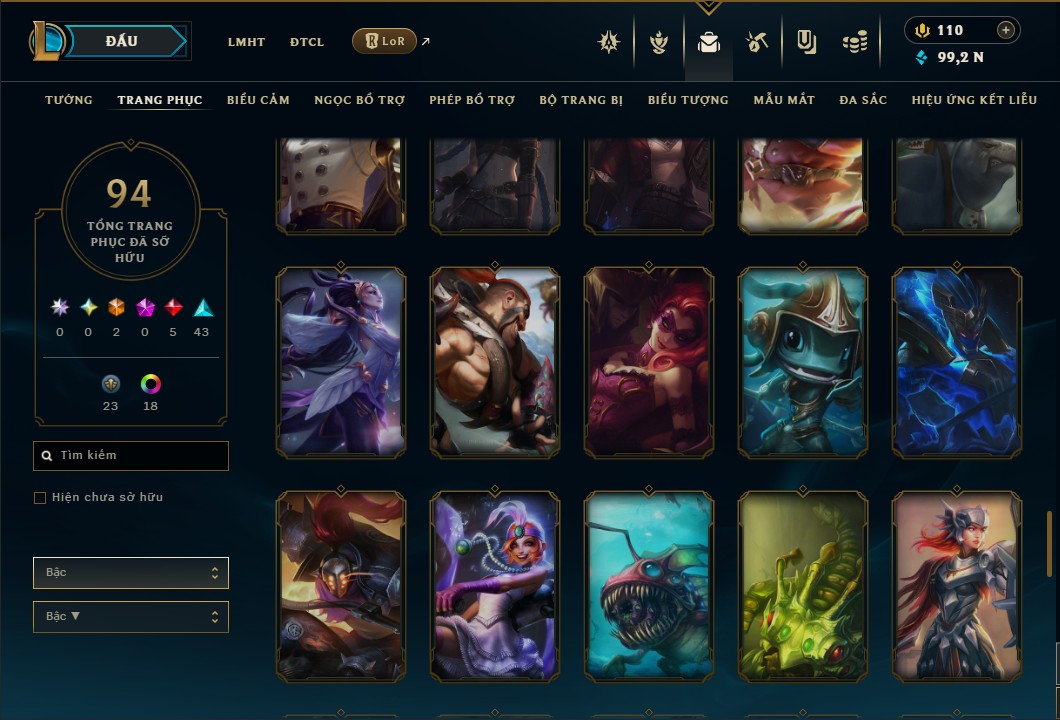Open the coin stack store icon
This screenshot has width=1060, height=720.
(x=854, y=42)
